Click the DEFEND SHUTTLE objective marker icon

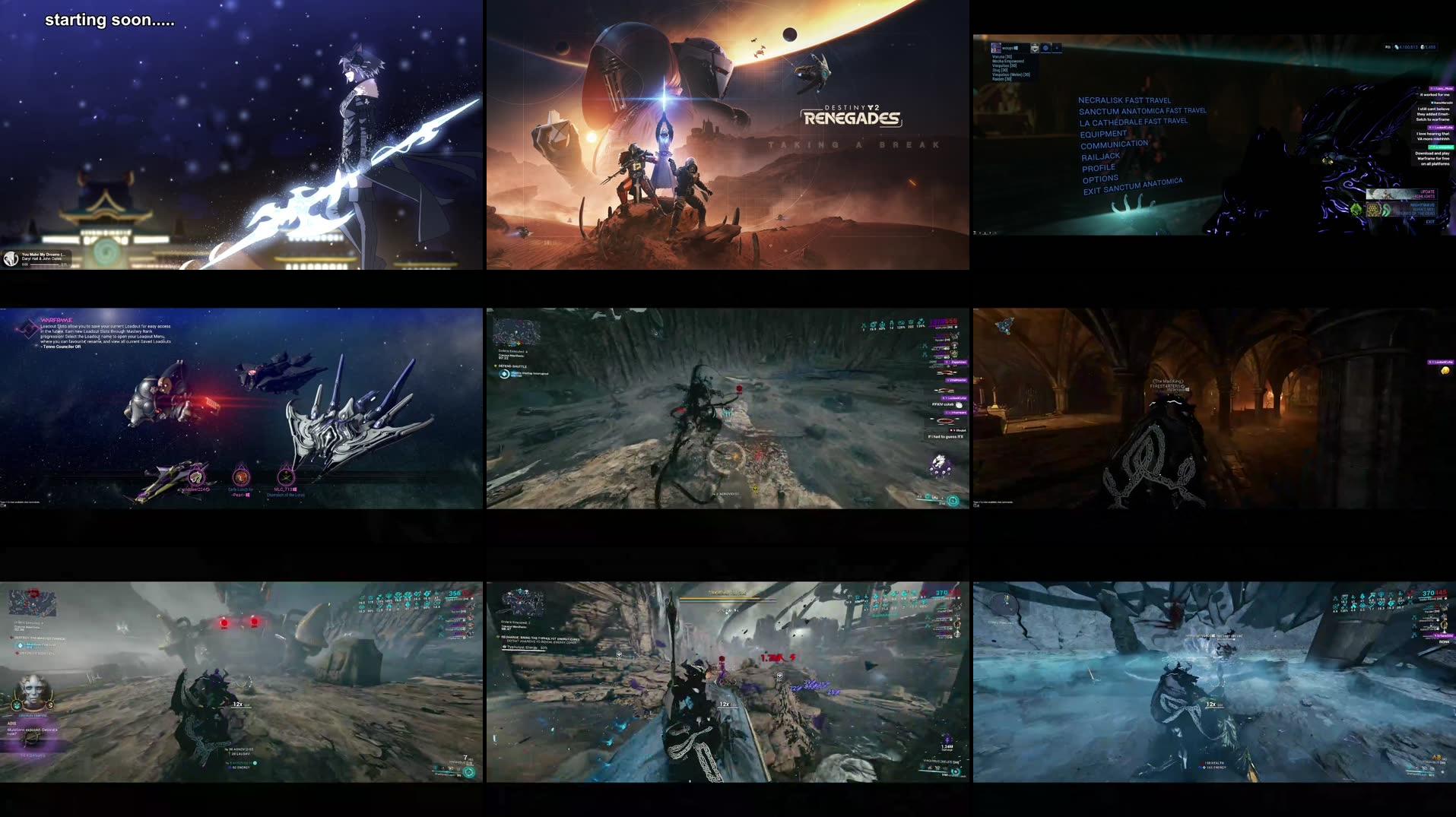(x=496, y=366)
